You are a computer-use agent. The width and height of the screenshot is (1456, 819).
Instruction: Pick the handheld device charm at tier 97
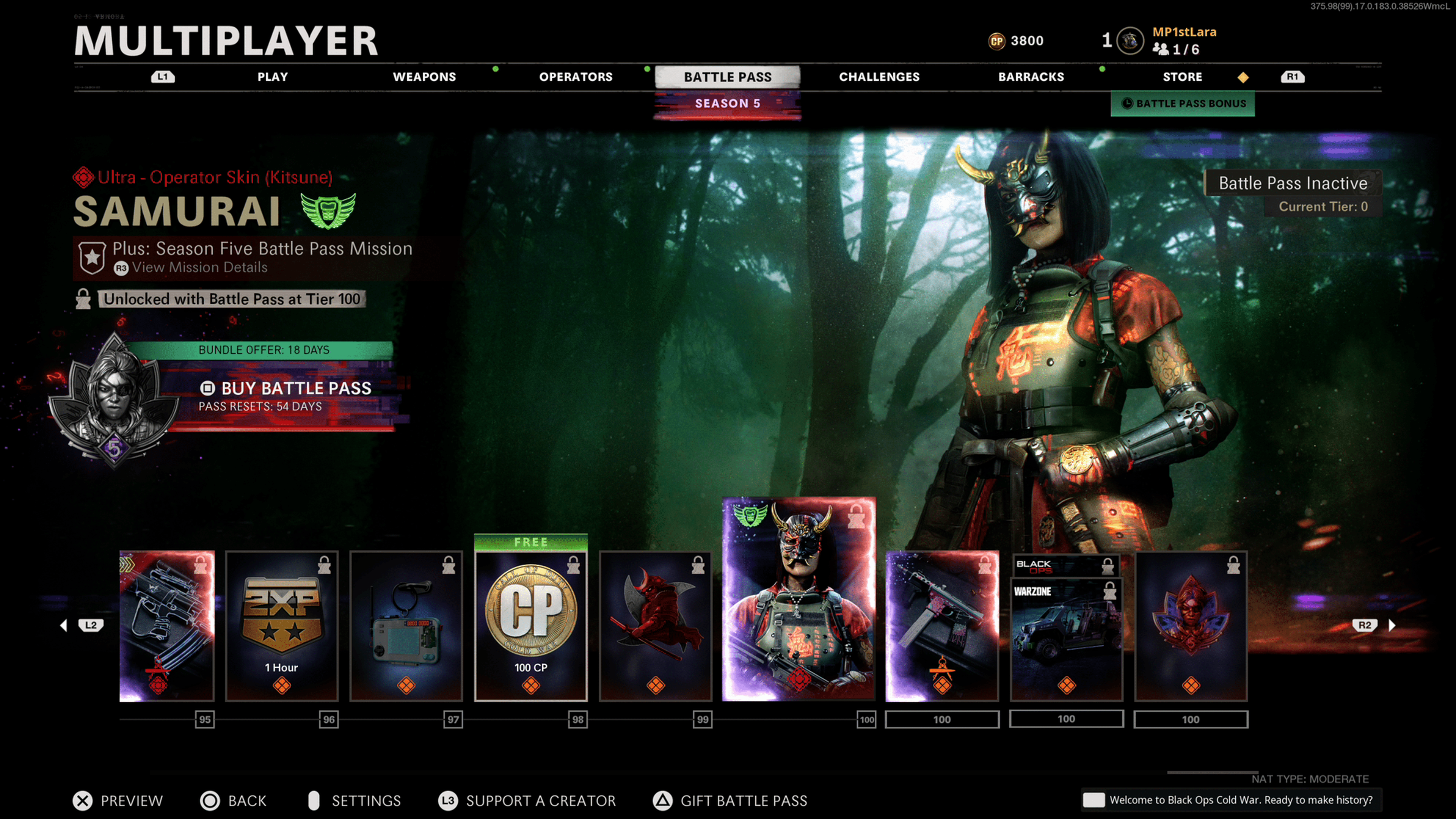406,626
